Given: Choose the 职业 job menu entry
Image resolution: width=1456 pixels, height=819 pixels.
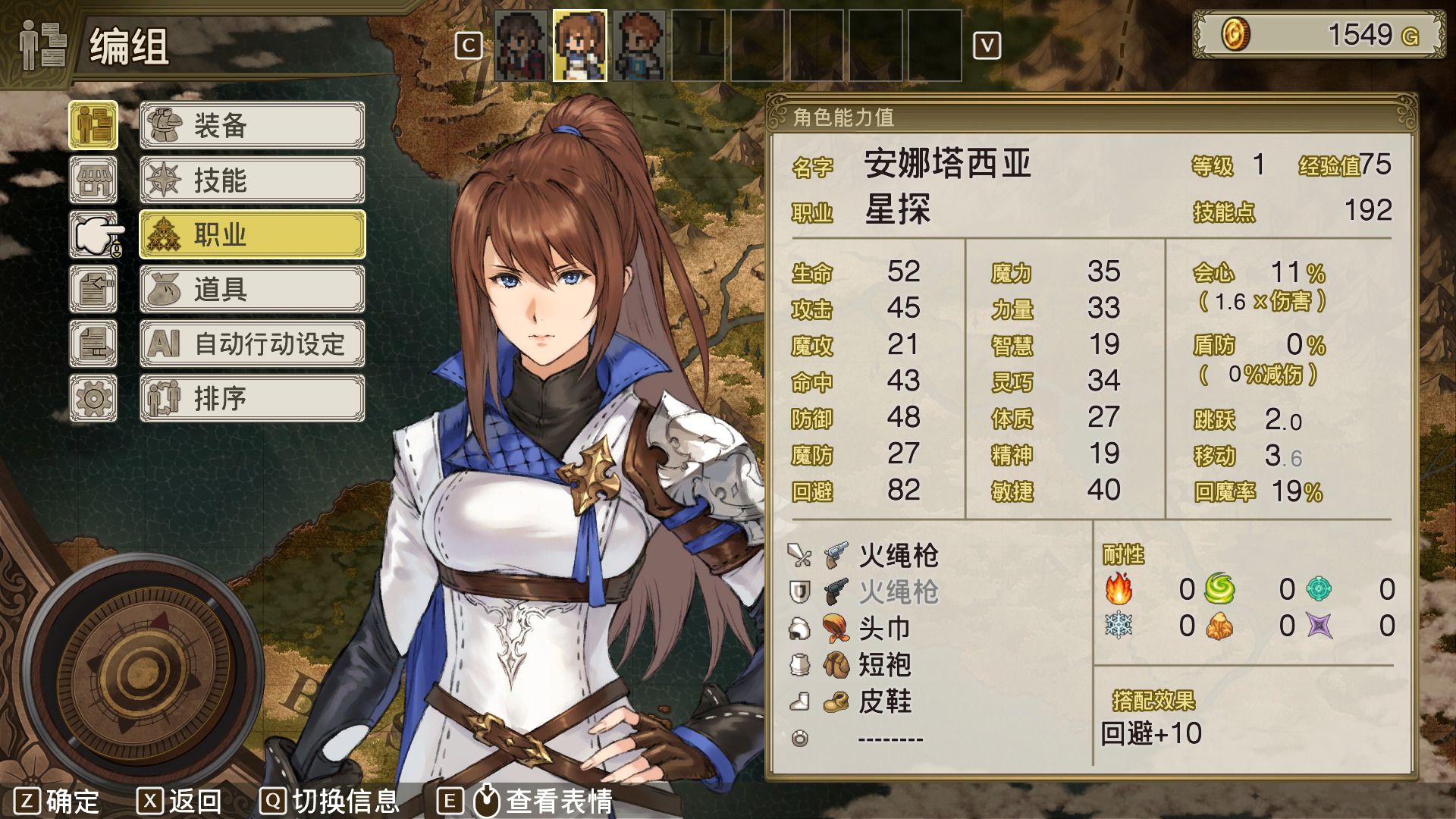Looking at the screenshot, I should (252, 234).
